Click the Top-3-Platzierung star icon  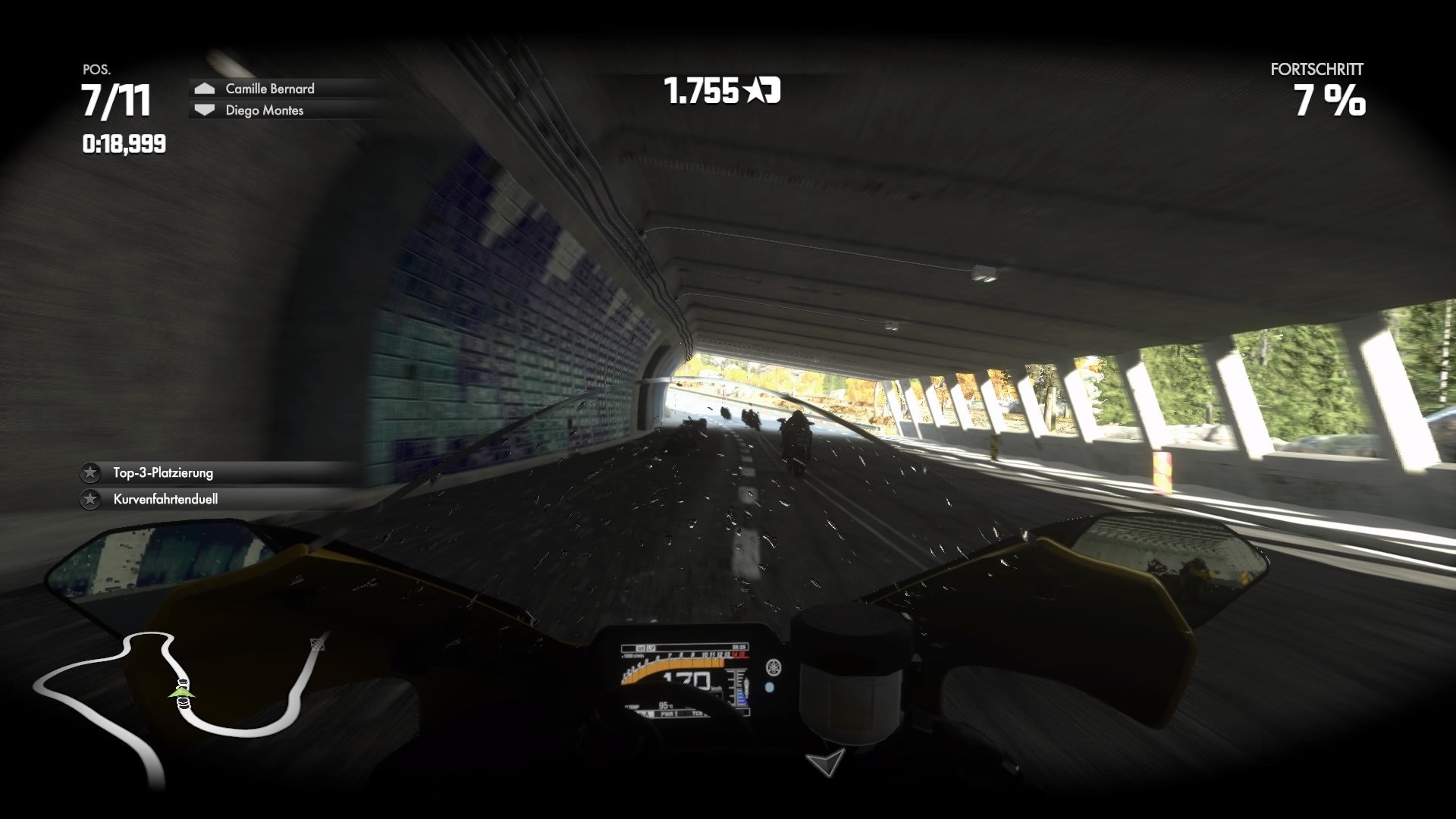coord(90,472)
